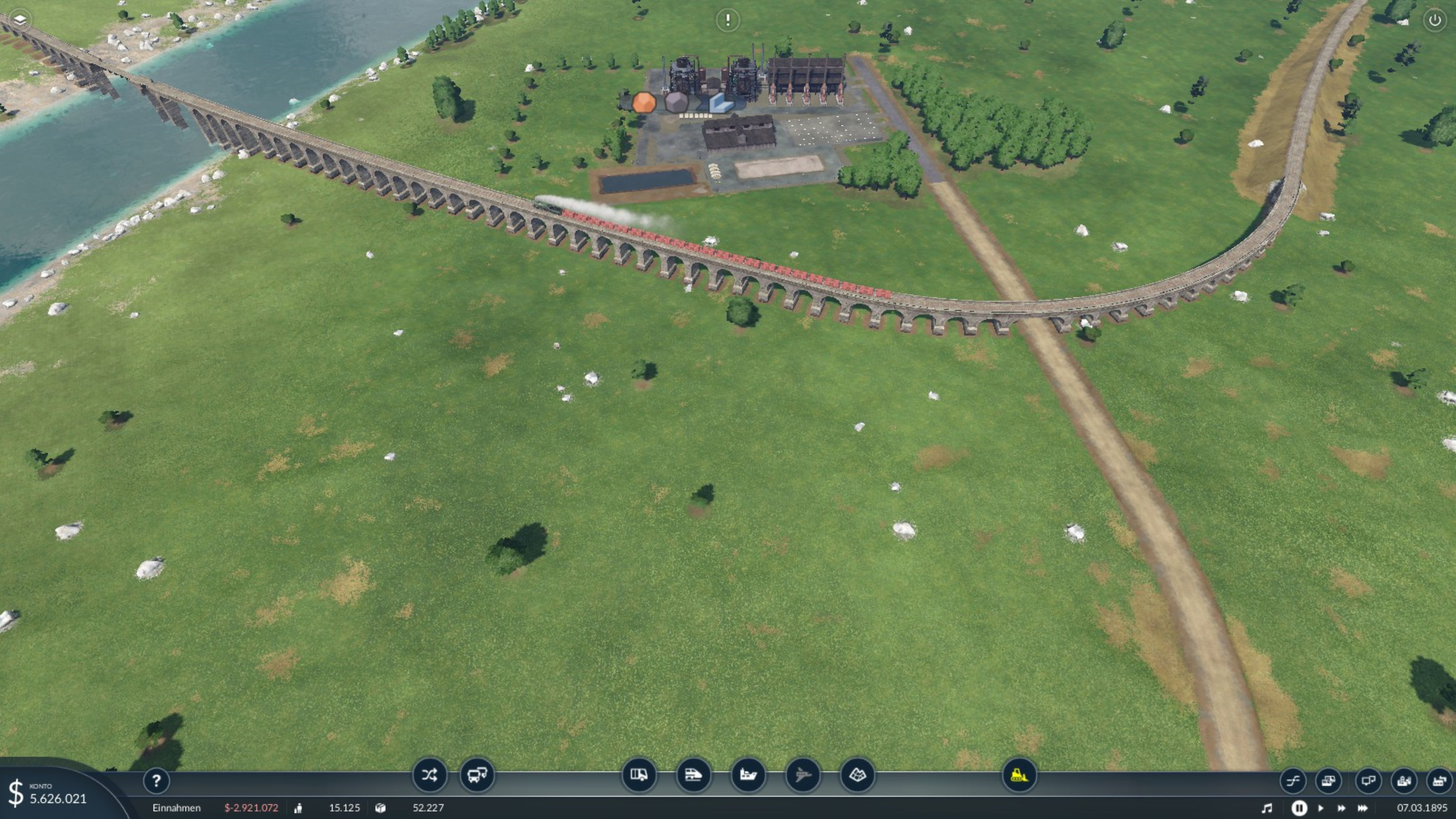Click the power button game menu
This screenshot has height=819, width=1456.
tap(1434, 20)
